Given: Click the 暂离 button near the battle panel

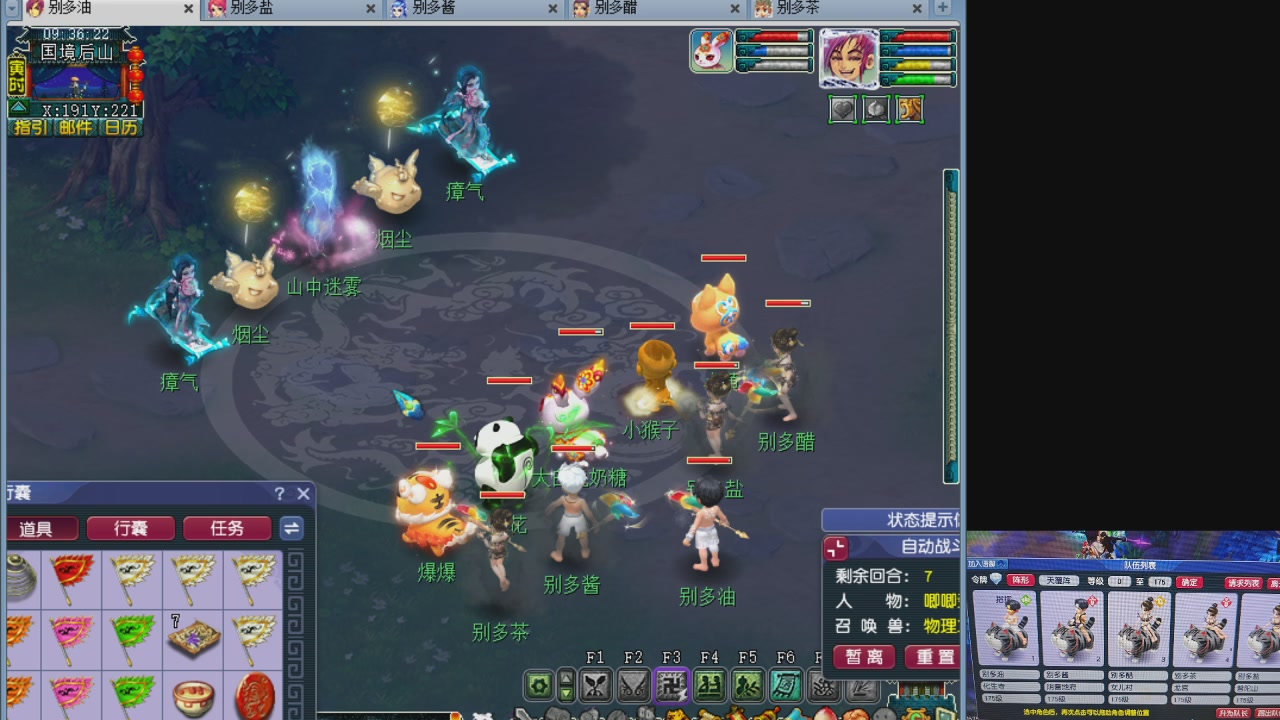Looking at the screenshot, I should [x=864, y=656].
